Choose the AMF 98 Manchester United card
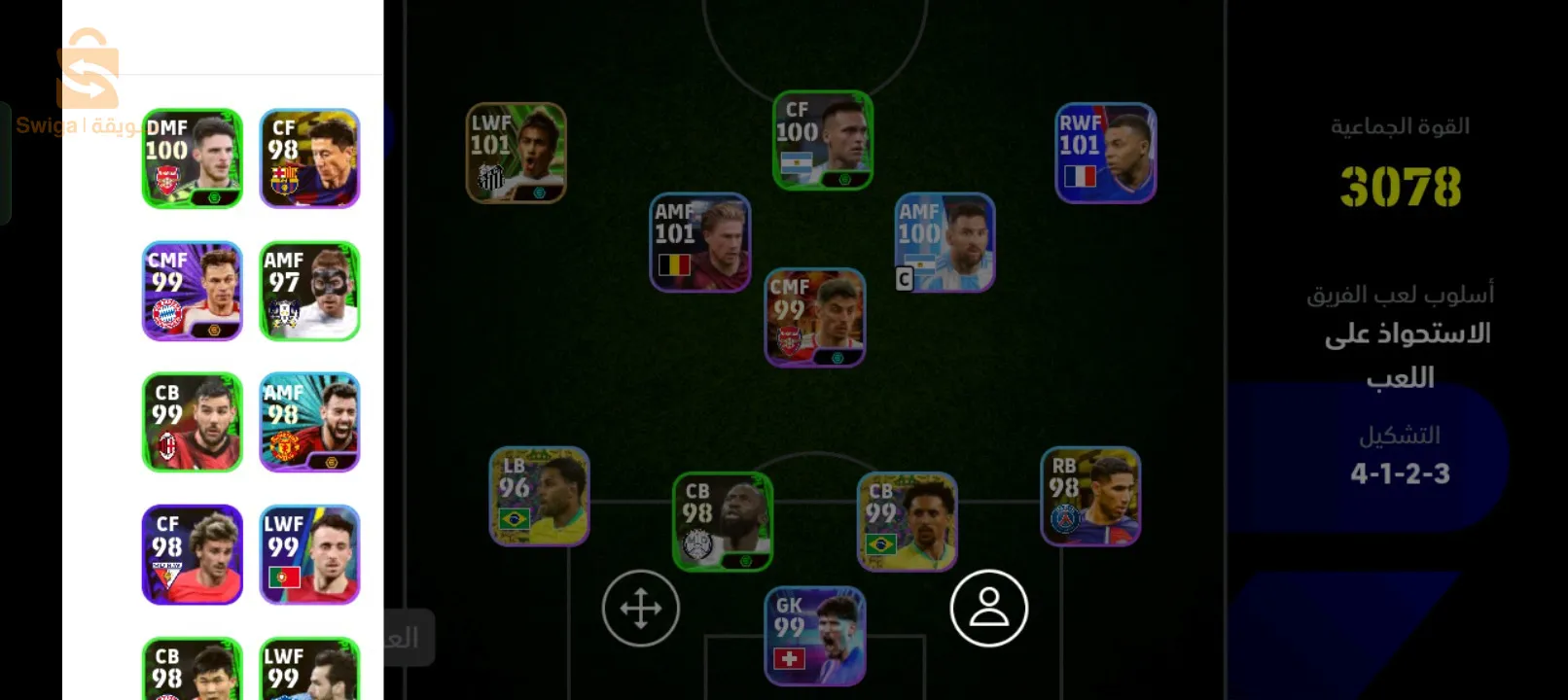This screenshot has width=1568, height=700. click(x=309, y=423)
